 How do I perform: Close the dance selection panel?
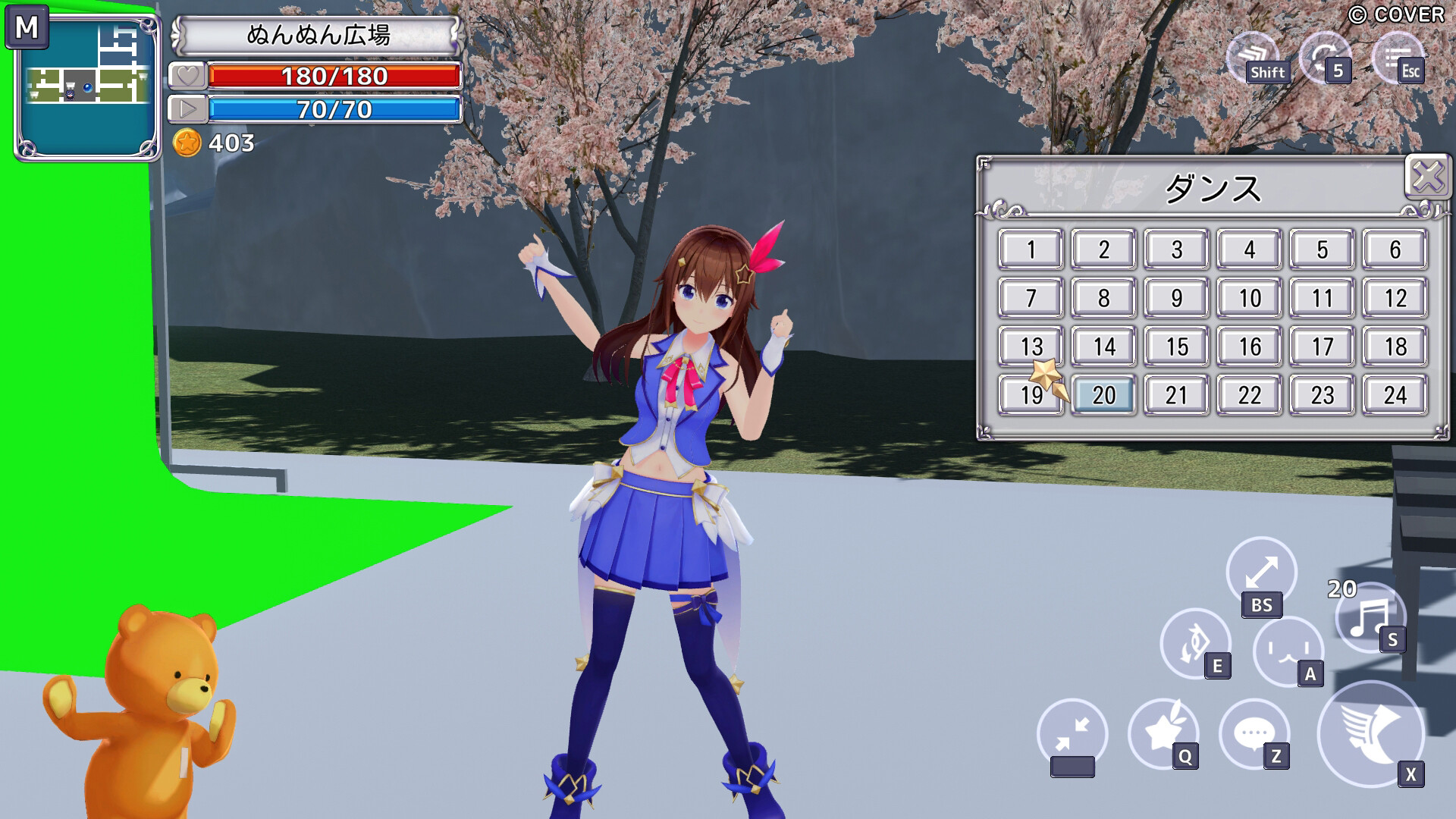[1427, 177]
